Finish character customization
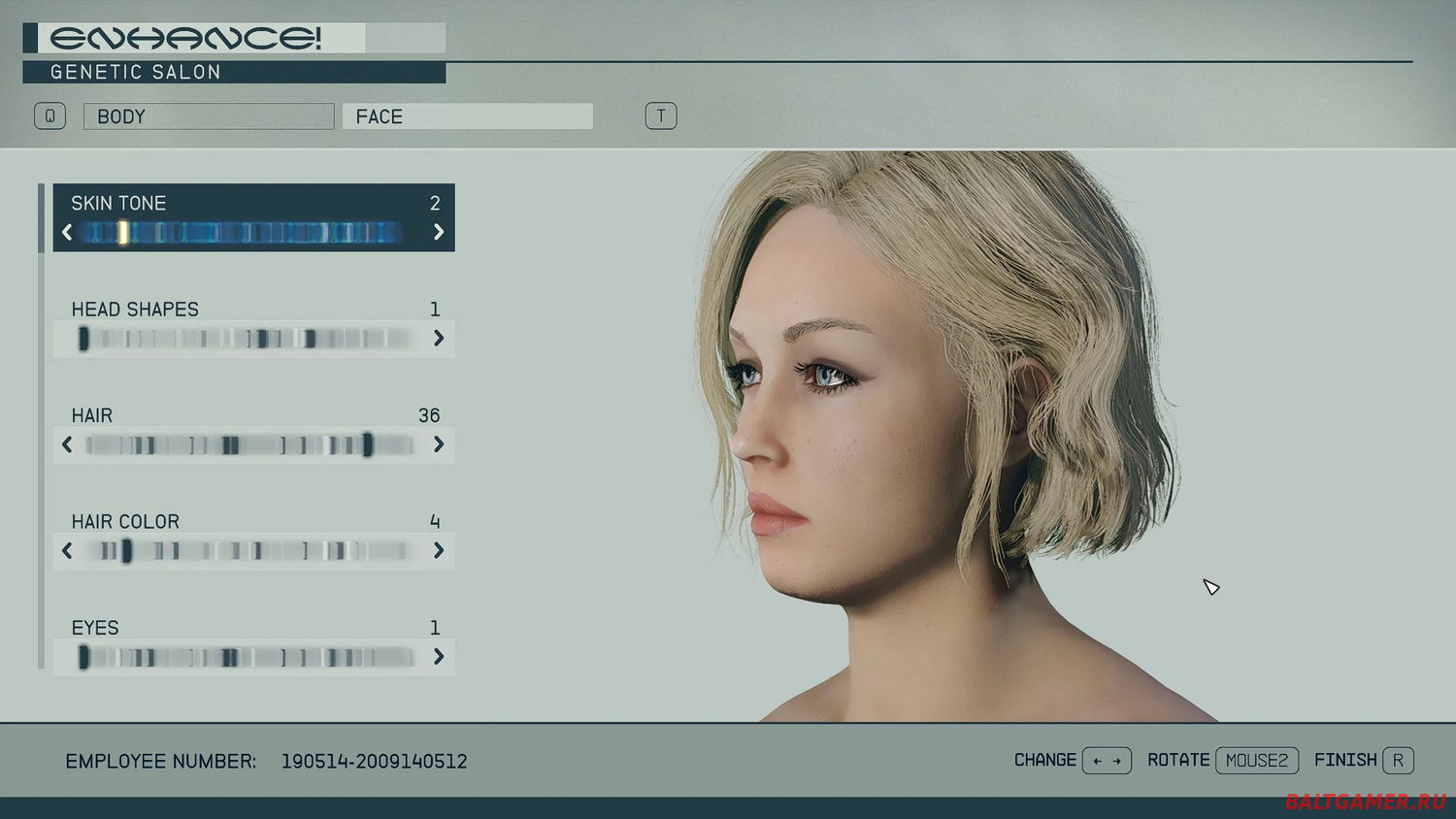This screenshot has height=819, width=1456. (1398, 761)
